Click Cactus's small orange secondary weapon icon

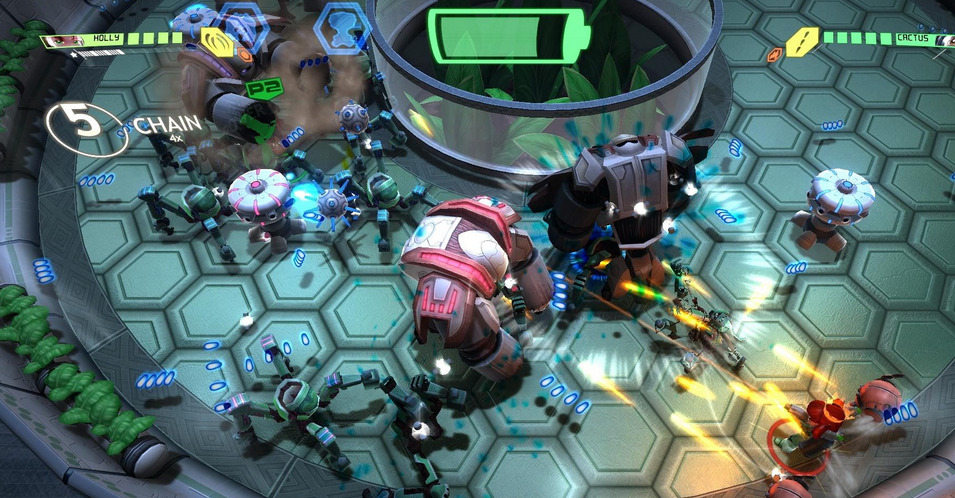(773, 55)
